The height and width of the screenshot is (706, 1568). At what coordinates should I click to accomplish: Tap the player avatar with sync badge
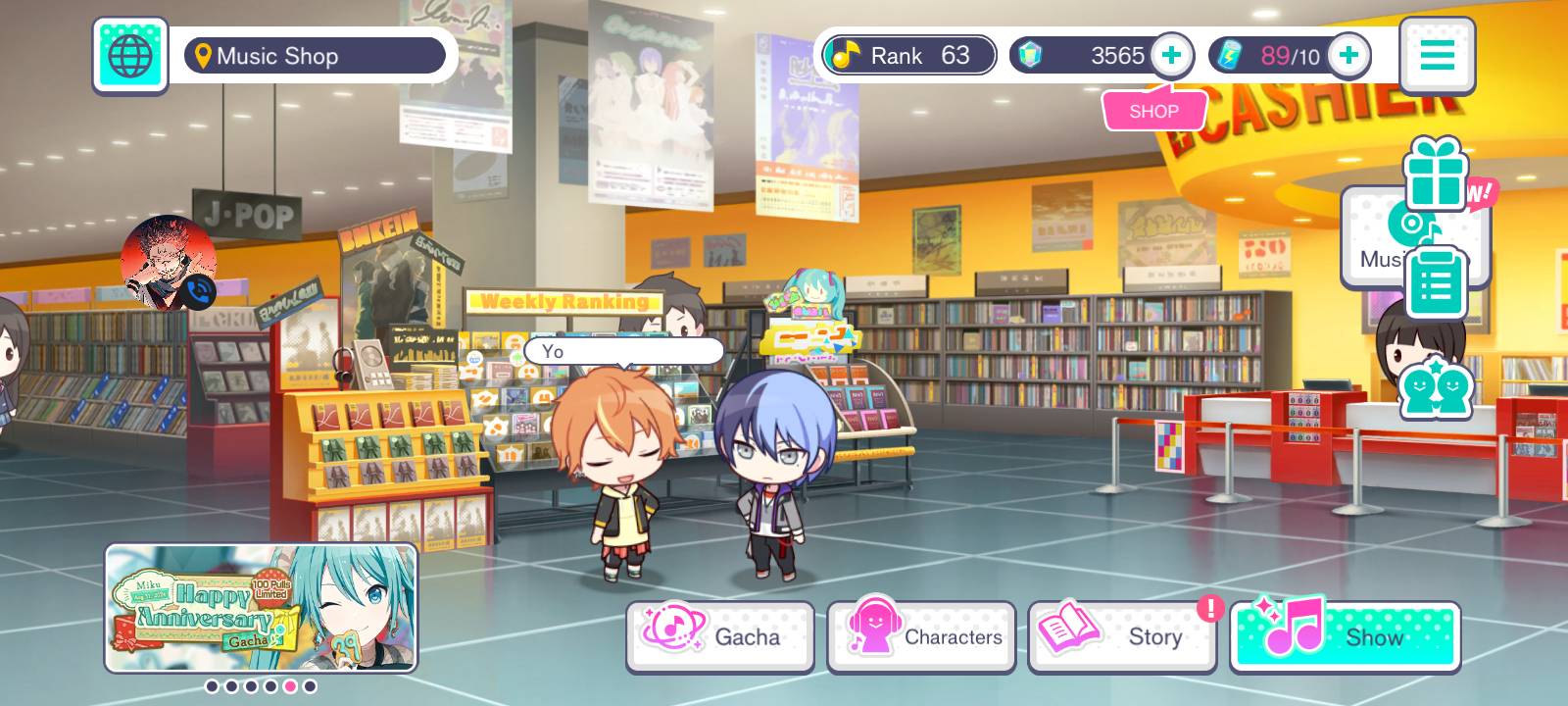pos(169,263)
